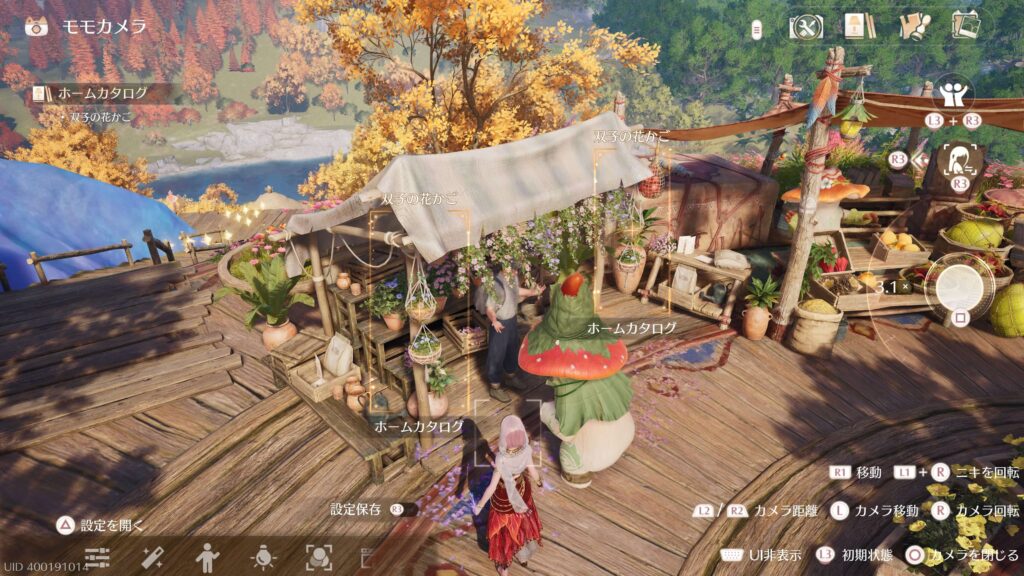Open the magic wand filter tab
Screen dimensions: 1024x576
tap(153, 557)
